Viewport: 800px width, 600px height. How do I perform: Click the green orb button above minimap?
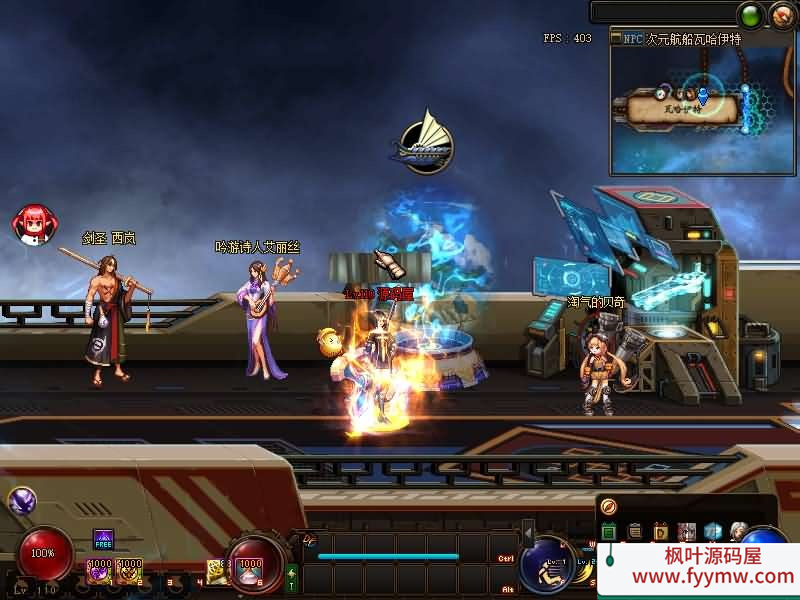click(751, 14)
